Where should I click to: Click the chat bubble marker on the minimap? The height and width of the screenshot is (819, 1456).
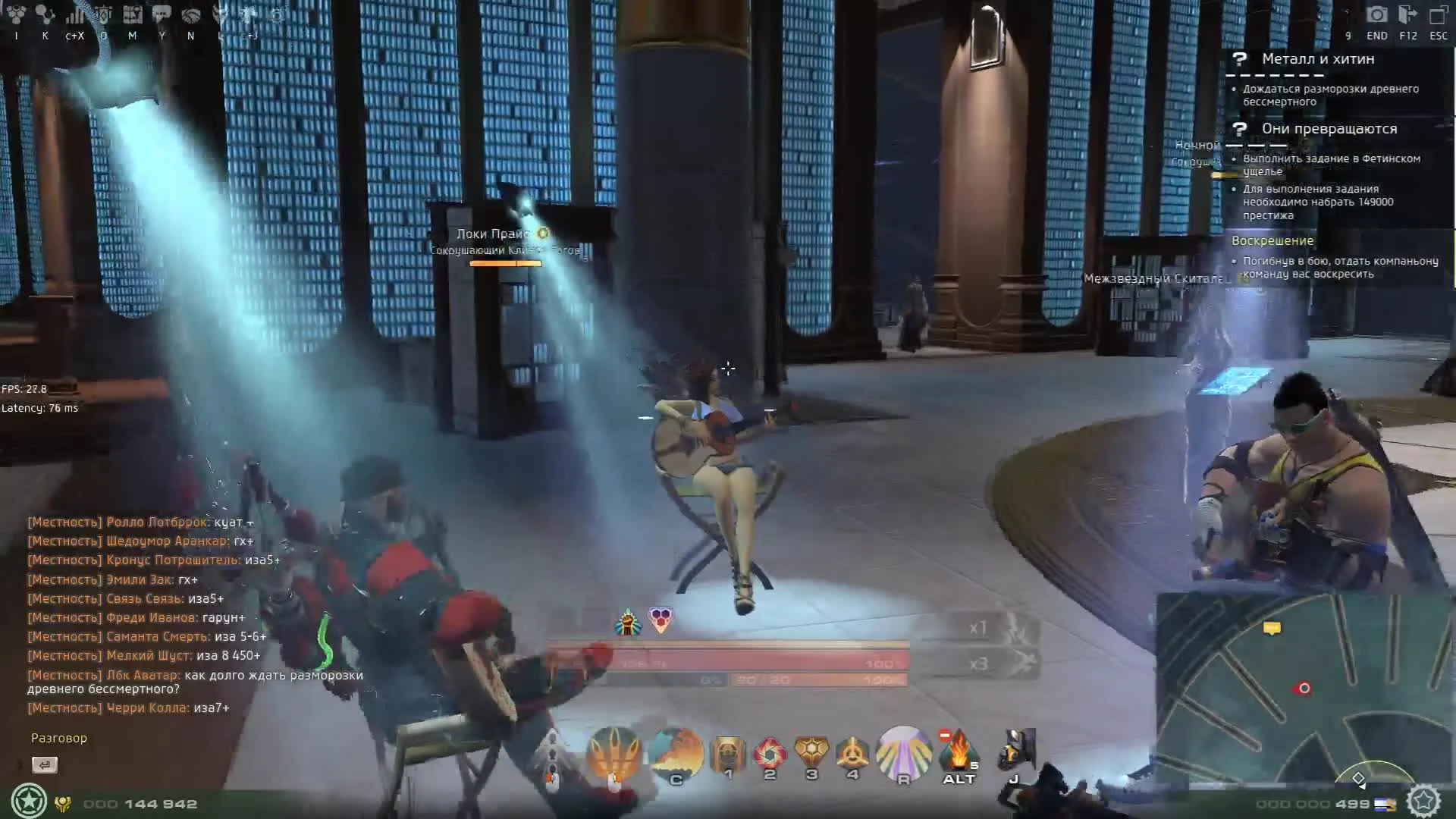coord(1272,629)
